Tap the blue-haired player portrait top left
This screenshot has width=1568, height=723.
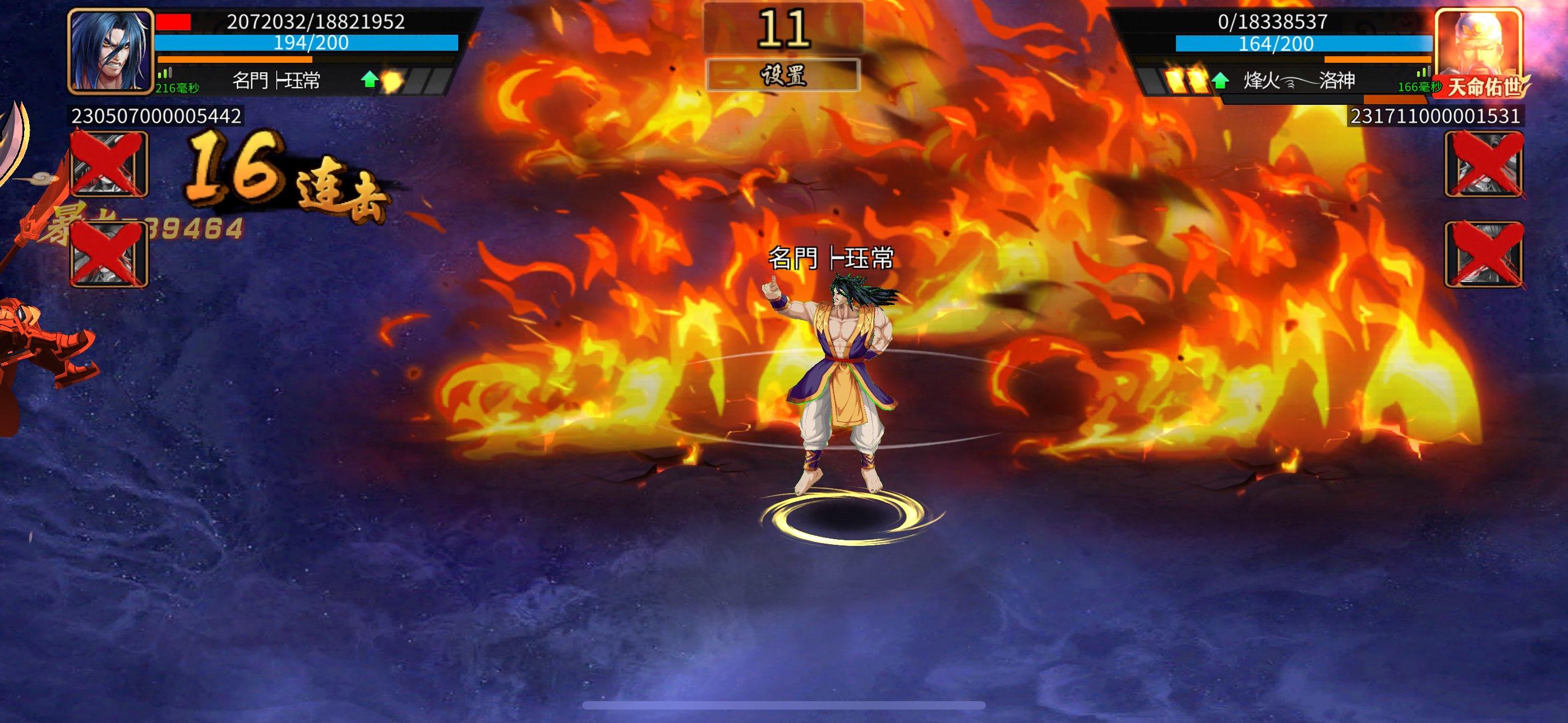point(112,52)
